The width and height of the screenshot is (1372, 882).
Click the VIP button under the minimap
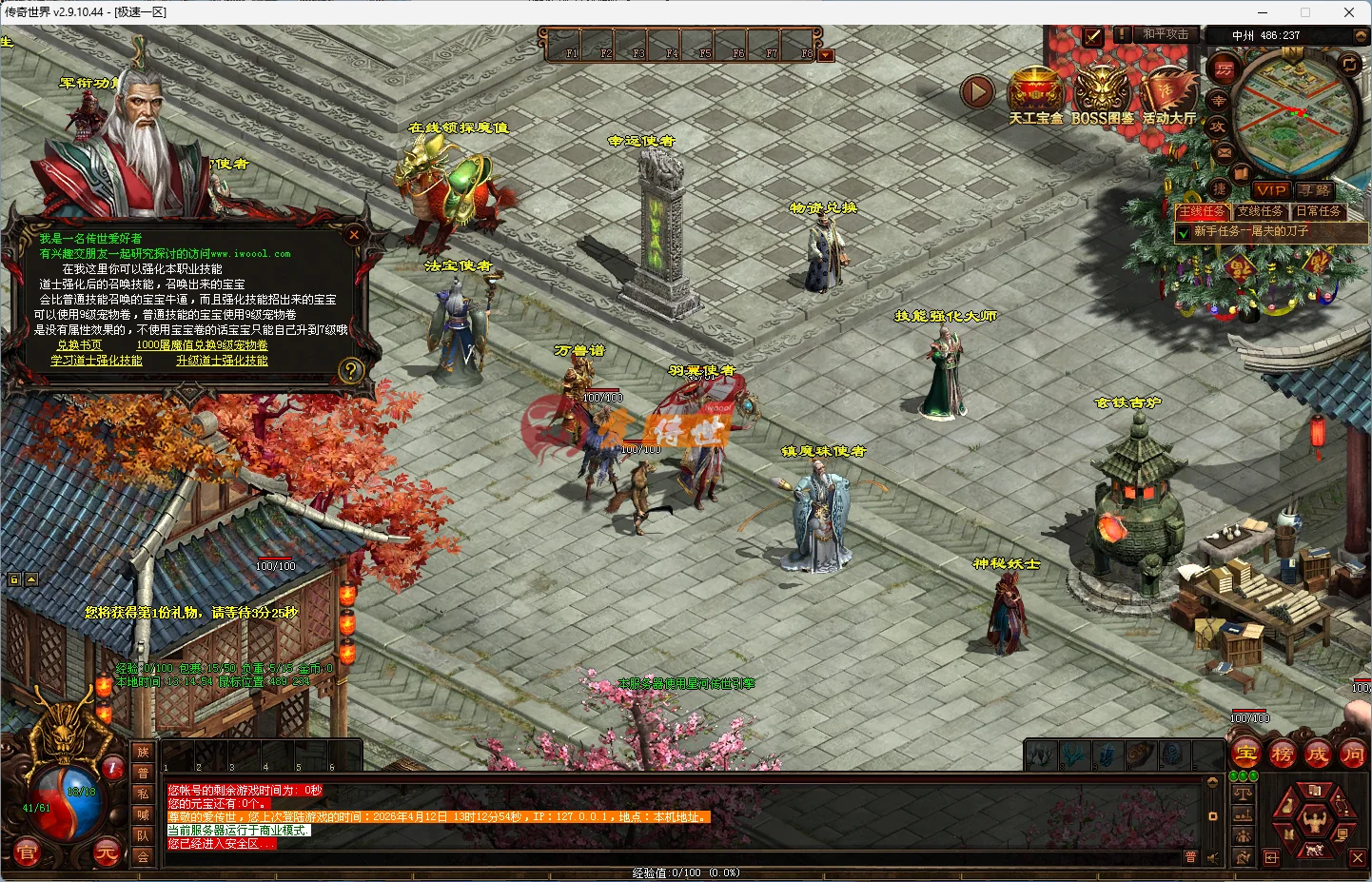(x=1271, y=190)
